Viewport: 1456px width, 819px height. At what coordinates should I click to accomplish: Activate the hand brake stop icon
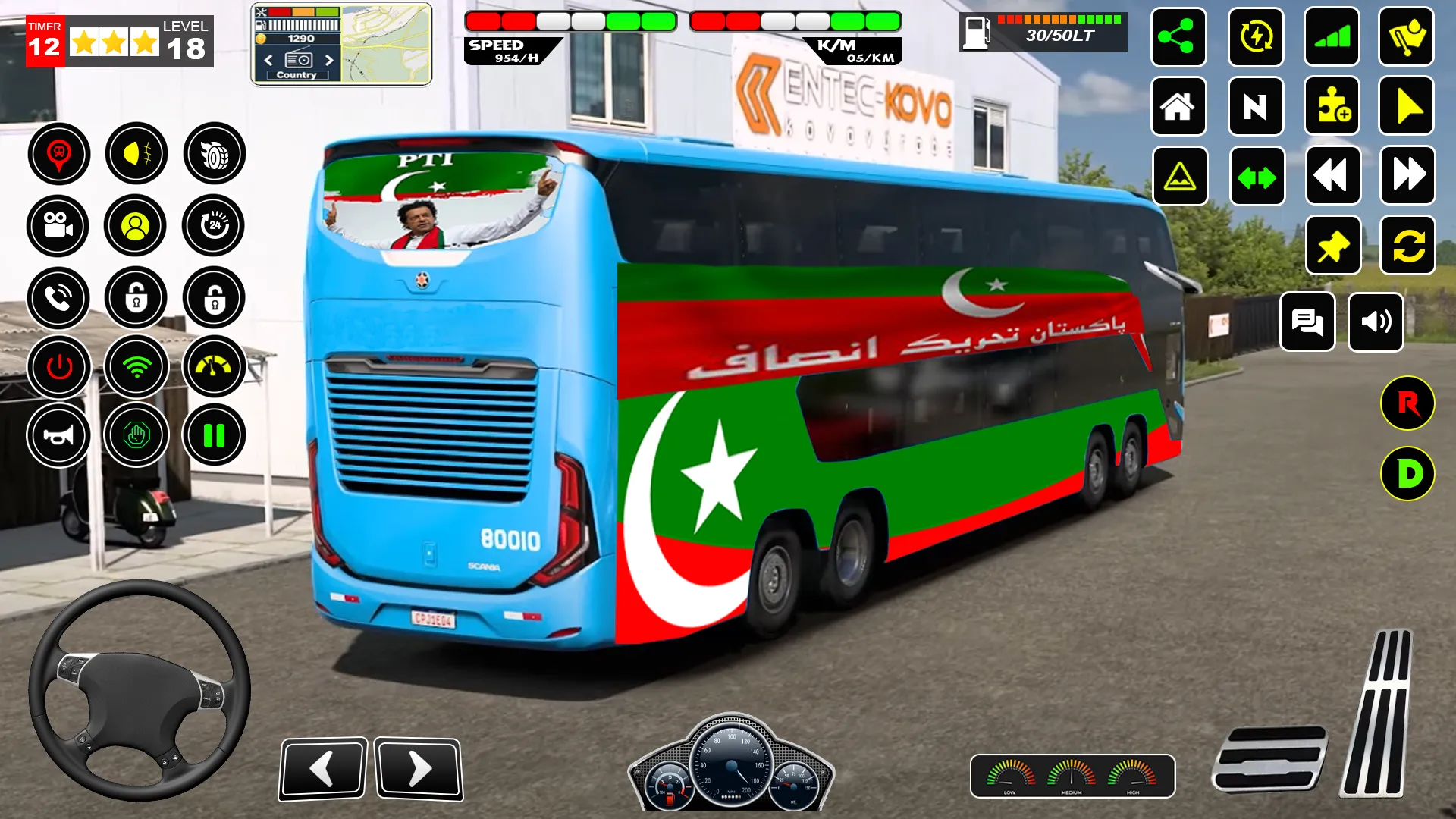tap(136, 435)
